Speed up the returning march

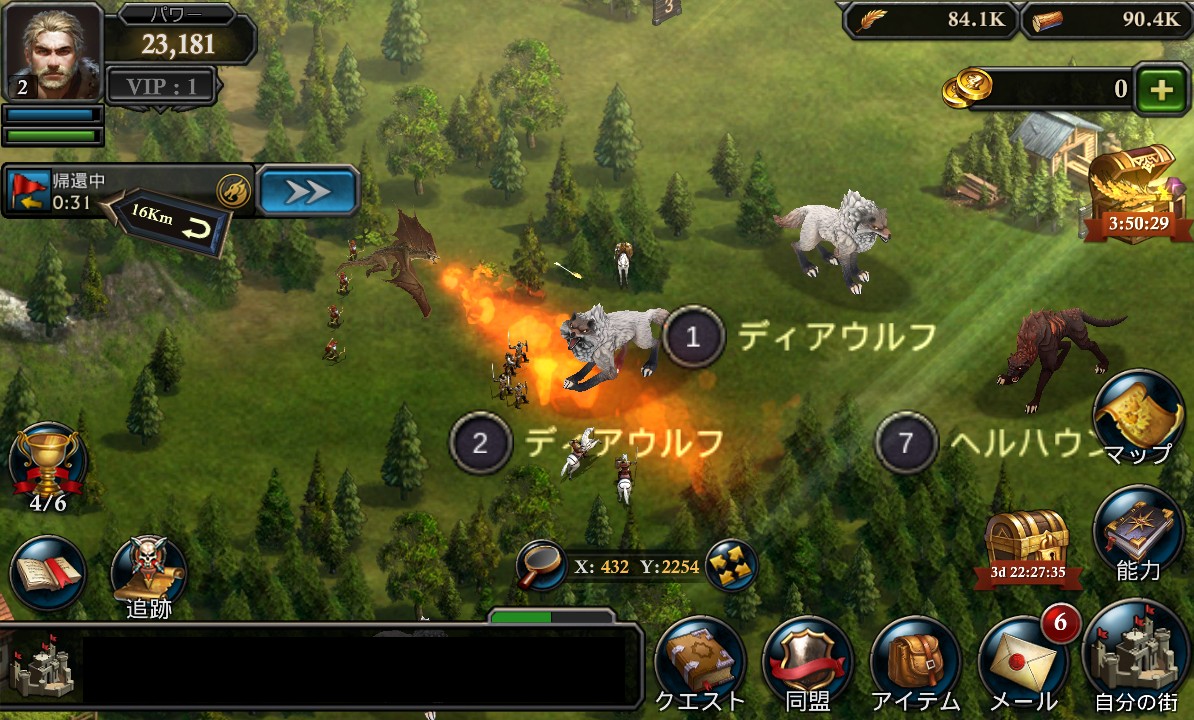tap(308, 190)
